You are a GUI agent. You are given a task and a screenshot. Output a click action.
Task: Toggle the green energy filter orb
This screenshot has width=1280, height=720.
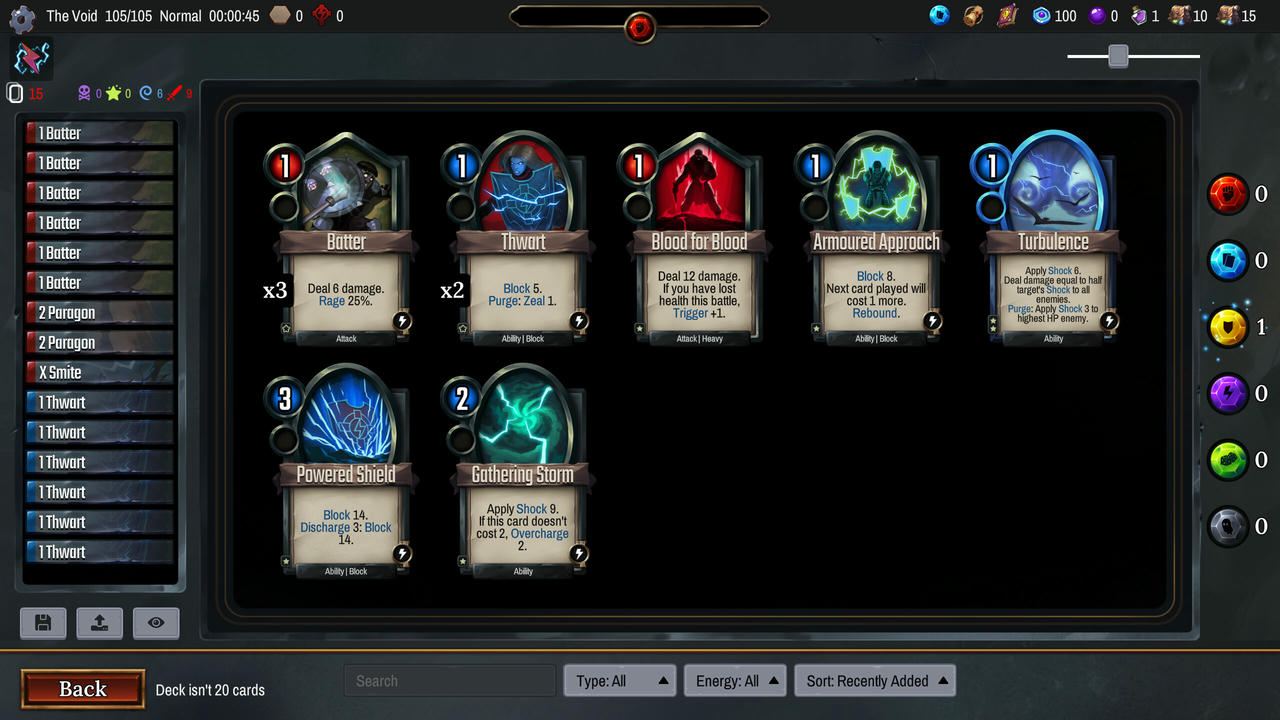(1228, 460)
